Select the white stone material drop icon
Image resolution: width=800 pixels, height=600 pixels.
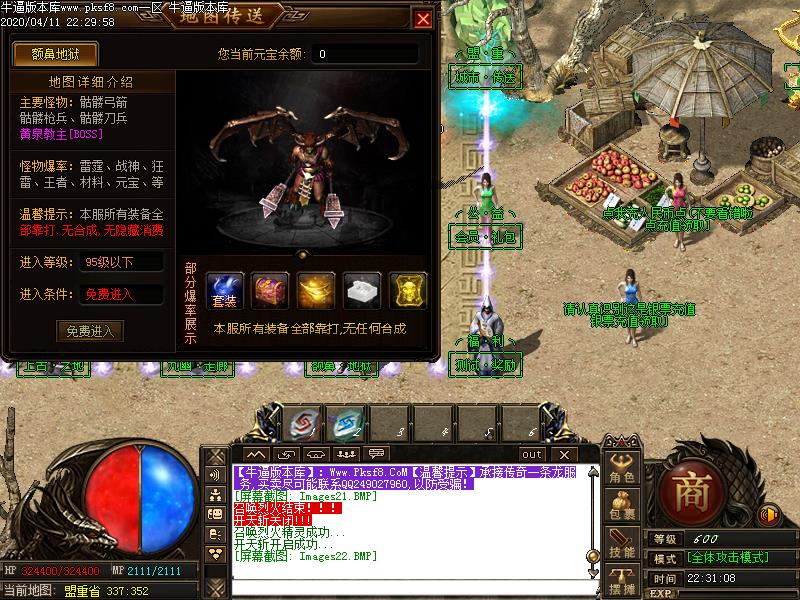coord(362,290)
